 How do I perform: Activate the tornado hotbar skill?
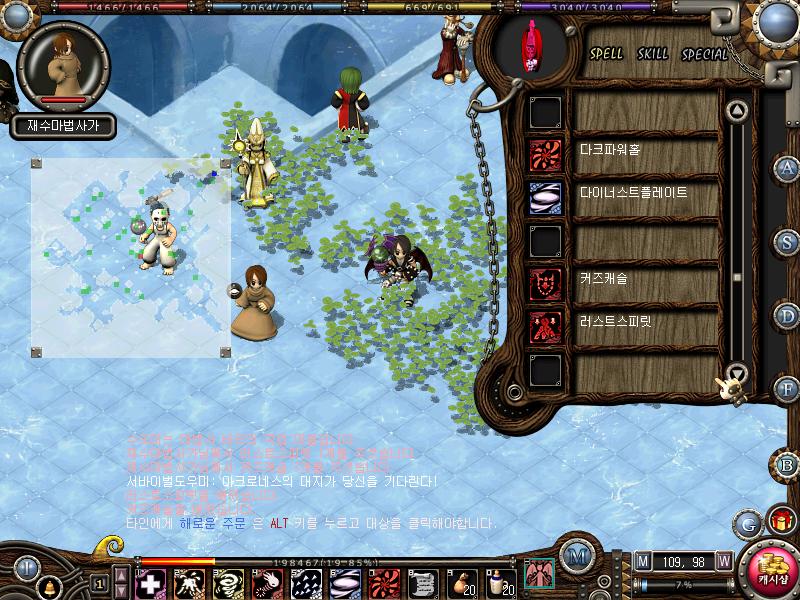pyautogui.click(x=227, y=583)
